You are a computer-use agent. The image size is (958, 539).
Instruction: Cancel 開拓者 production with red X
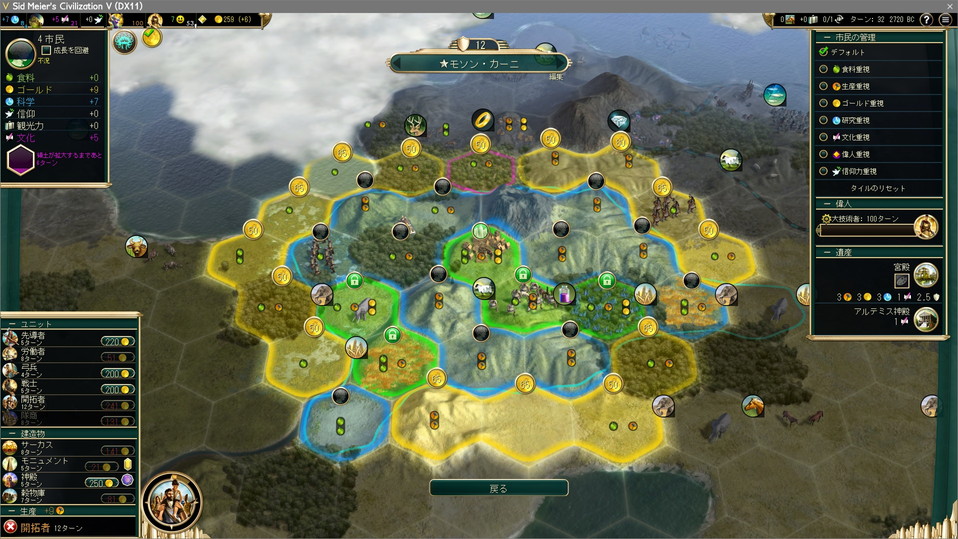10,527
